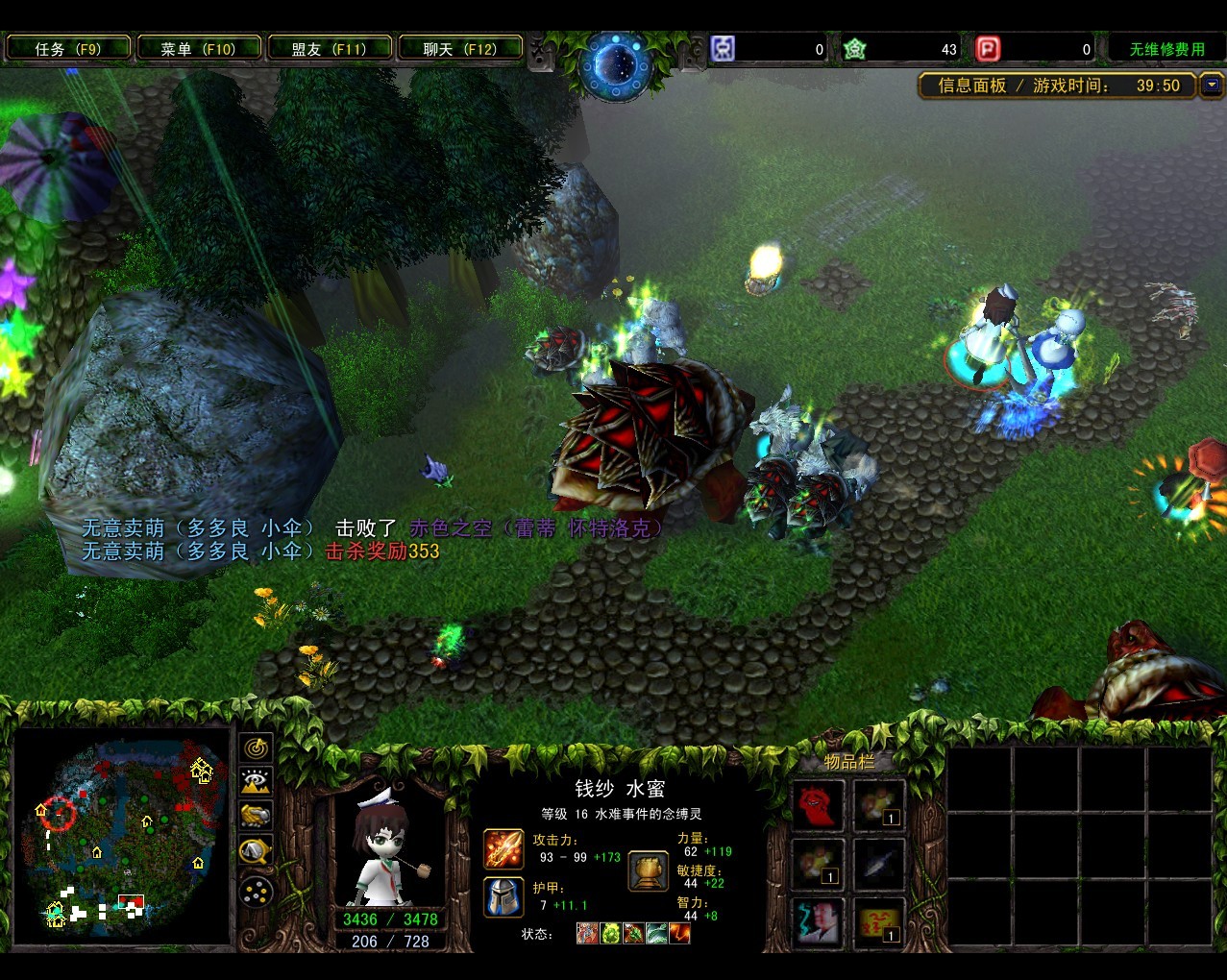Image resolution: width=1227 pixels, height=980 pixels.
Task: Select the red demon mask inventory item
Action: [x=818, y=805]
